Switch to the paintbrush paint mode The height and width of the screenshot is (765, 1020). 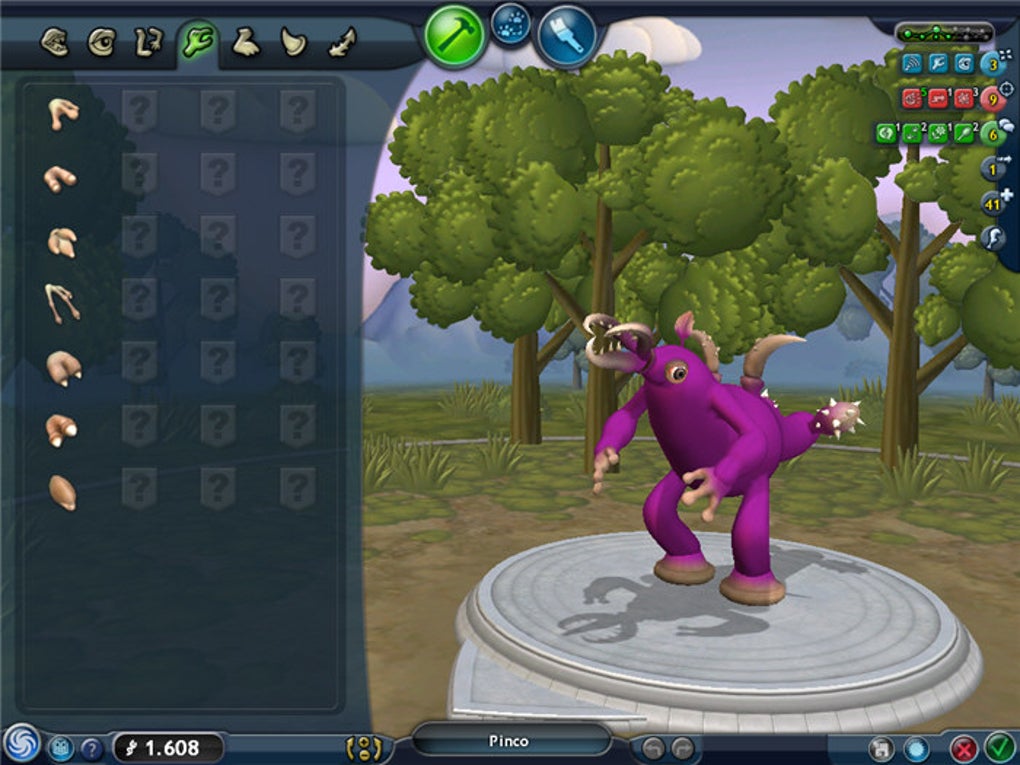pos(566,37)
